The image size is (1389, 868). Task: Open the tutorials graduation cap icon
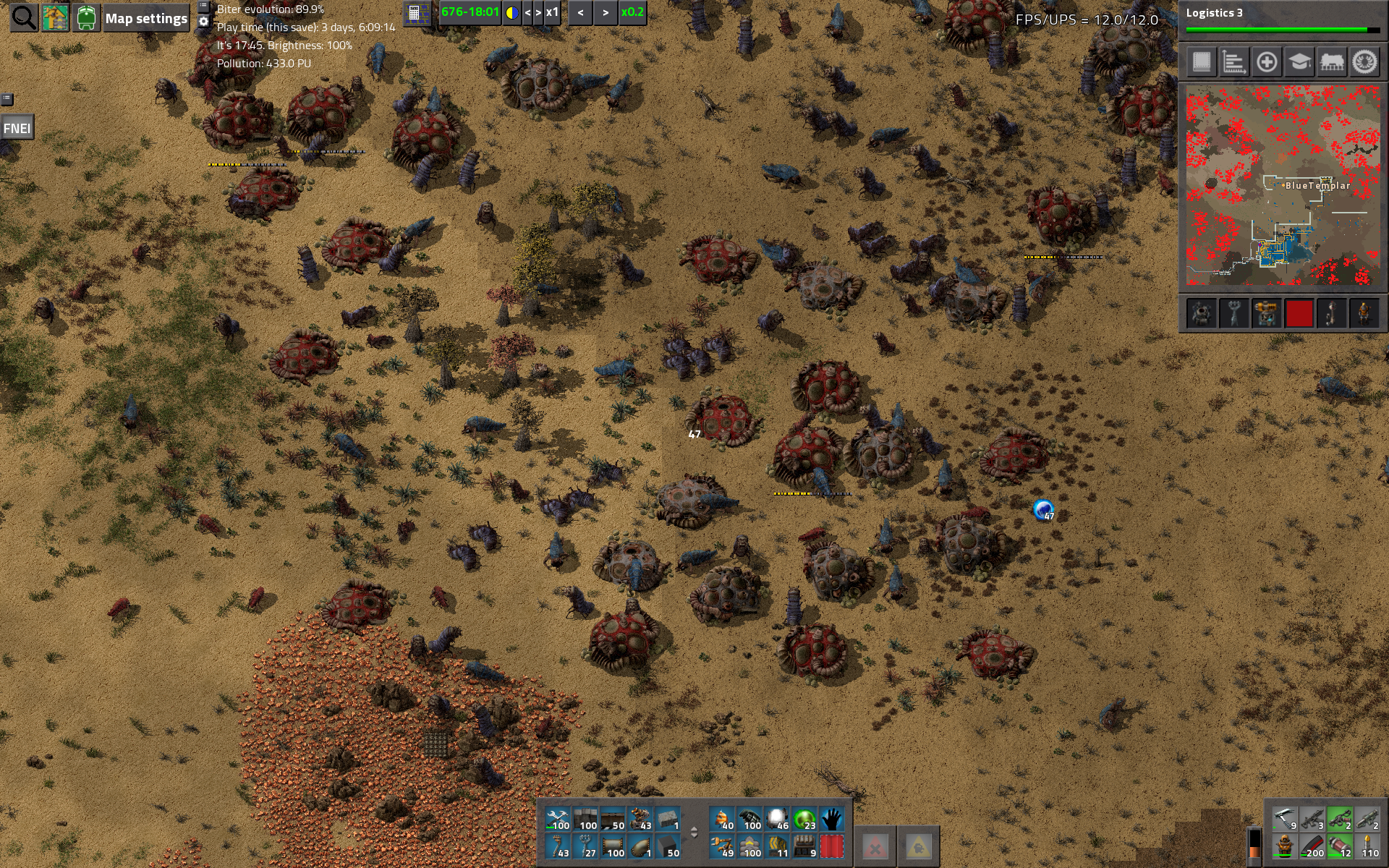[1299, 62]
